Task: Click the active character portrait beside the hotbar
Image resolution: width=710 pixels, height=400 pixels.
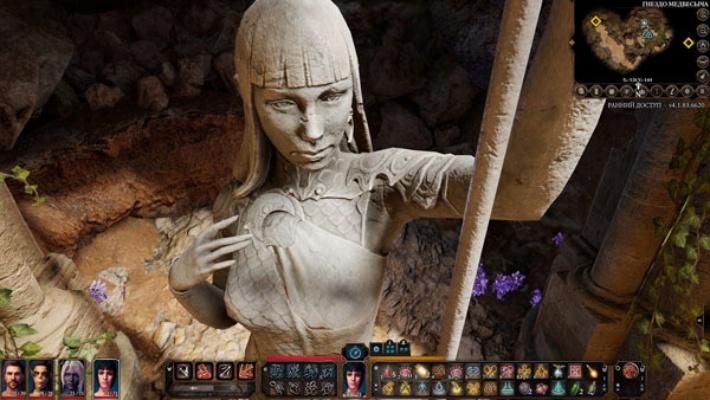Action: click(354, 378)
